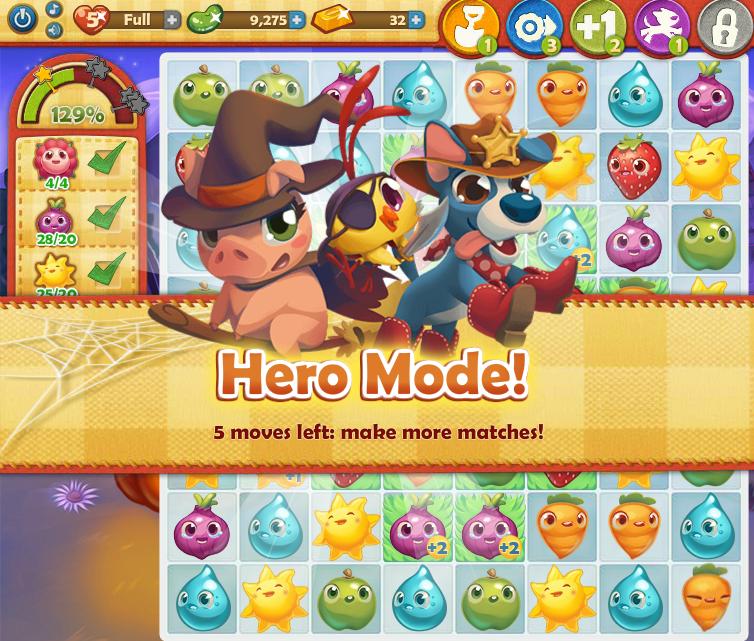The height and width of the screenshot is (641, 754).
Task: Activate the orange shovel booster
Action: (x=469, y=26)
